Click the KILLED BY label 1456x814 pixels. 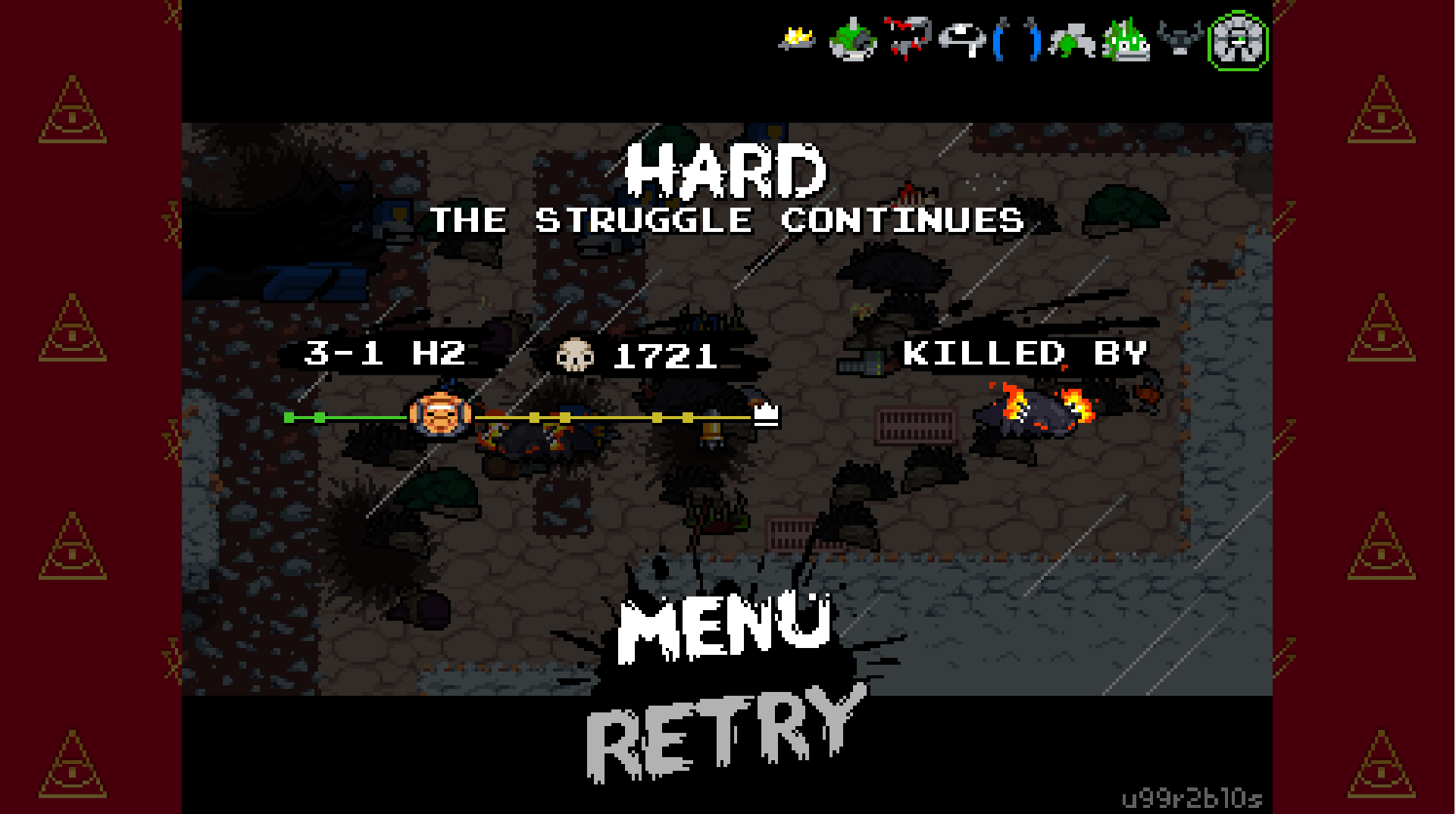[1028, 354]
